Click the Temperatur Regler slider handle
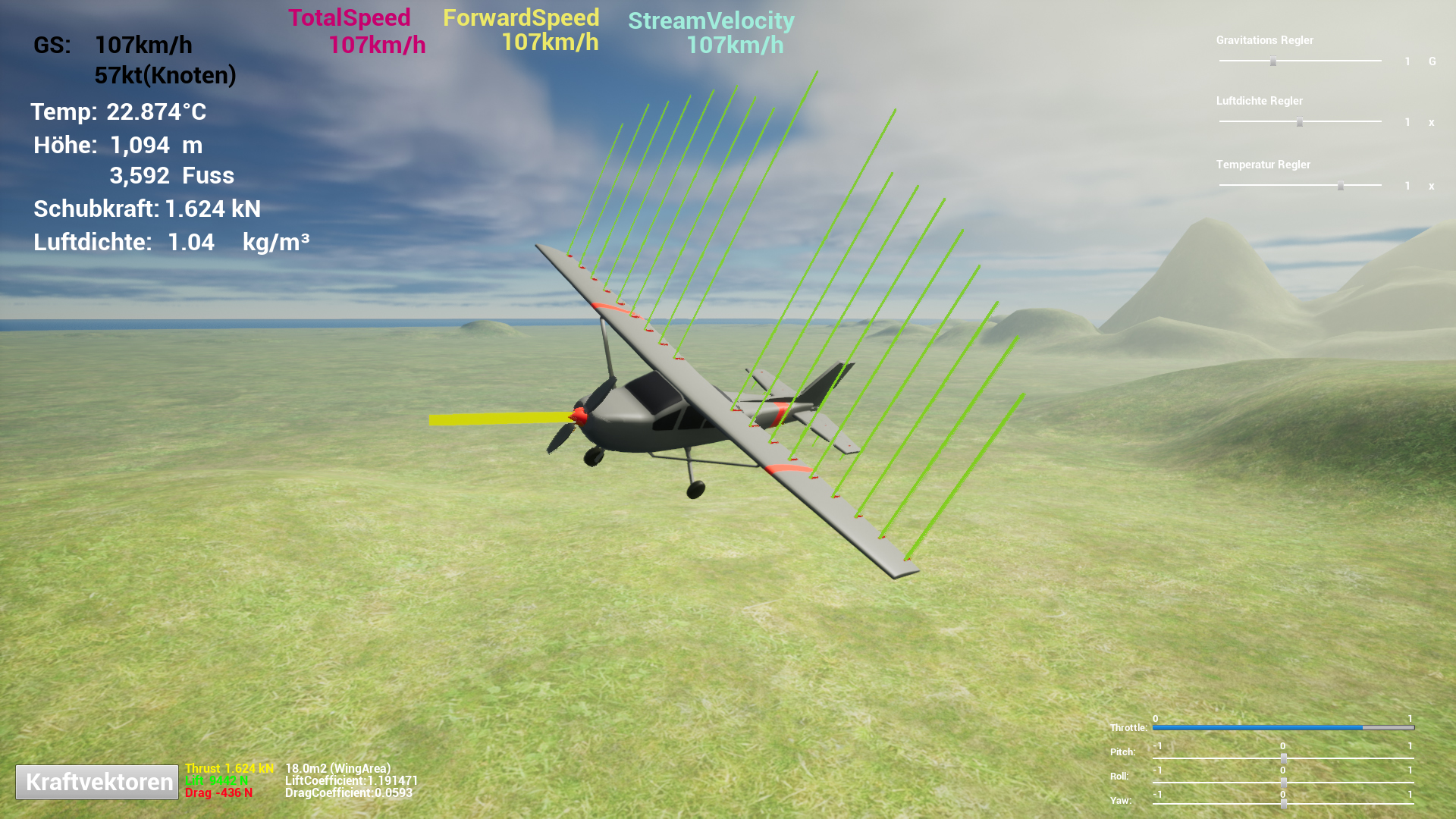 click(x=1341, y=184)
